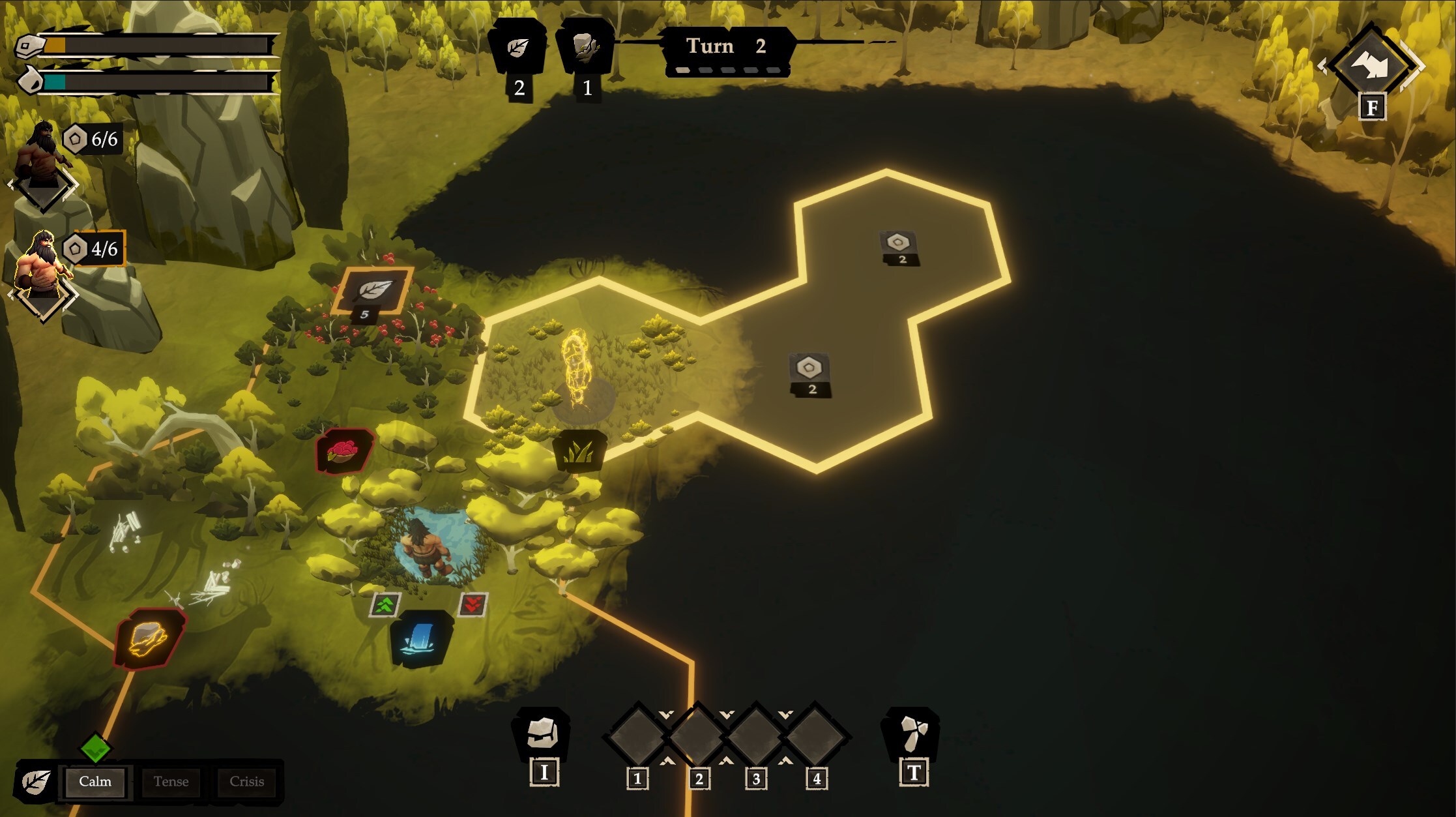The width and height of the screenshot is (1456, 817).
Task: Select the glowing stone resource marker
Action: tap(149, 638)
